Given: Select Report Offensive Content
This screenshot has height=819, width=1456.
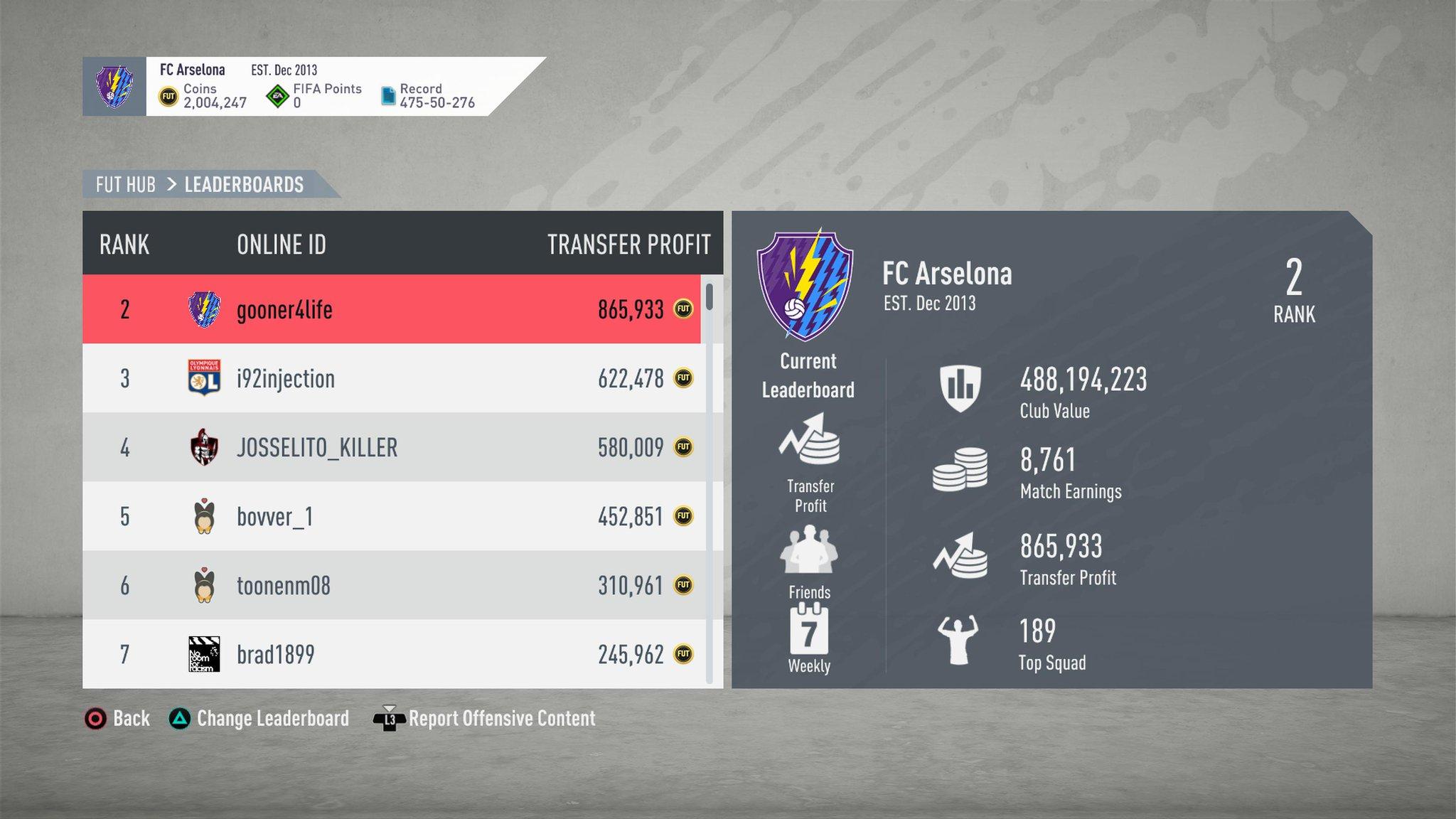Looking at the screenshot, I should [x=485, y=719].
